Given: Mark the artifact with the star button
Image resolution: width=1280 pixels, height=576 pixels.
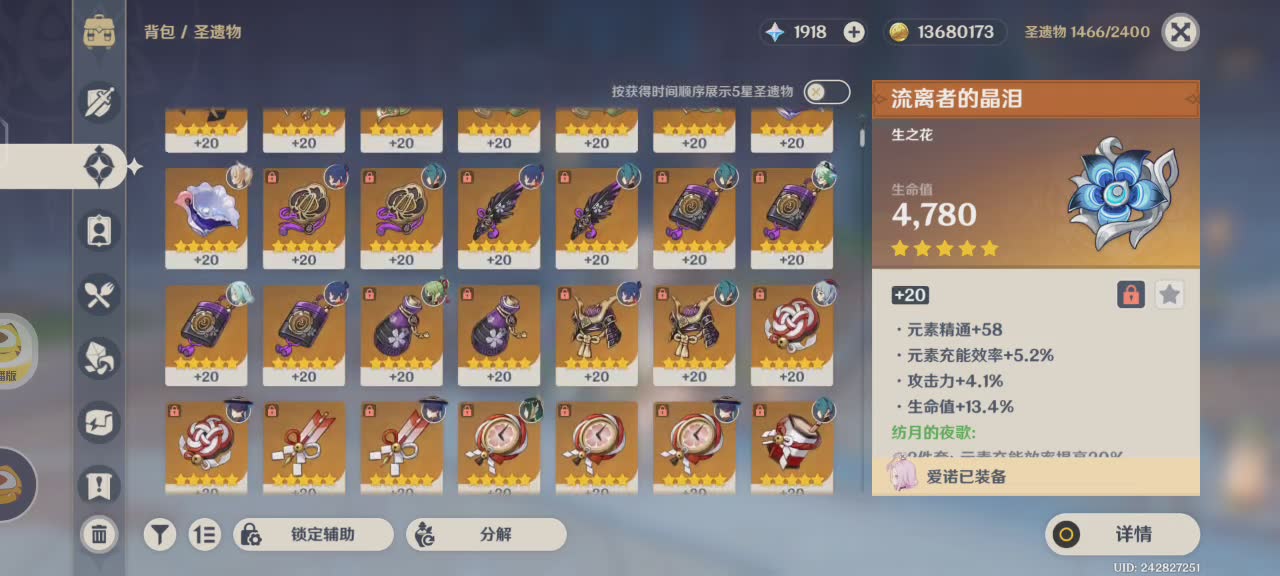Looking at the screenshot, I should [1169, 295].
